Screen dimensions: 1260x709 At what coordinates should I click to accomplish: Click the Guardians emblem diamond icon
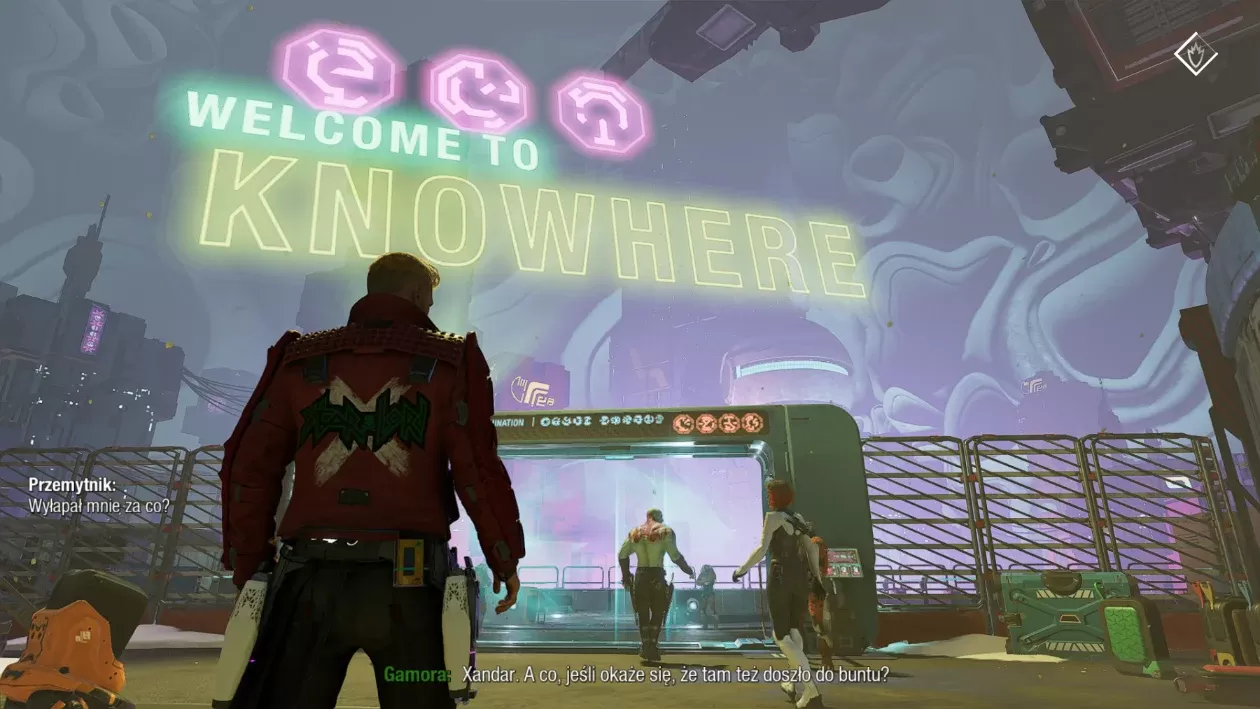click(x=1195, y=54)
